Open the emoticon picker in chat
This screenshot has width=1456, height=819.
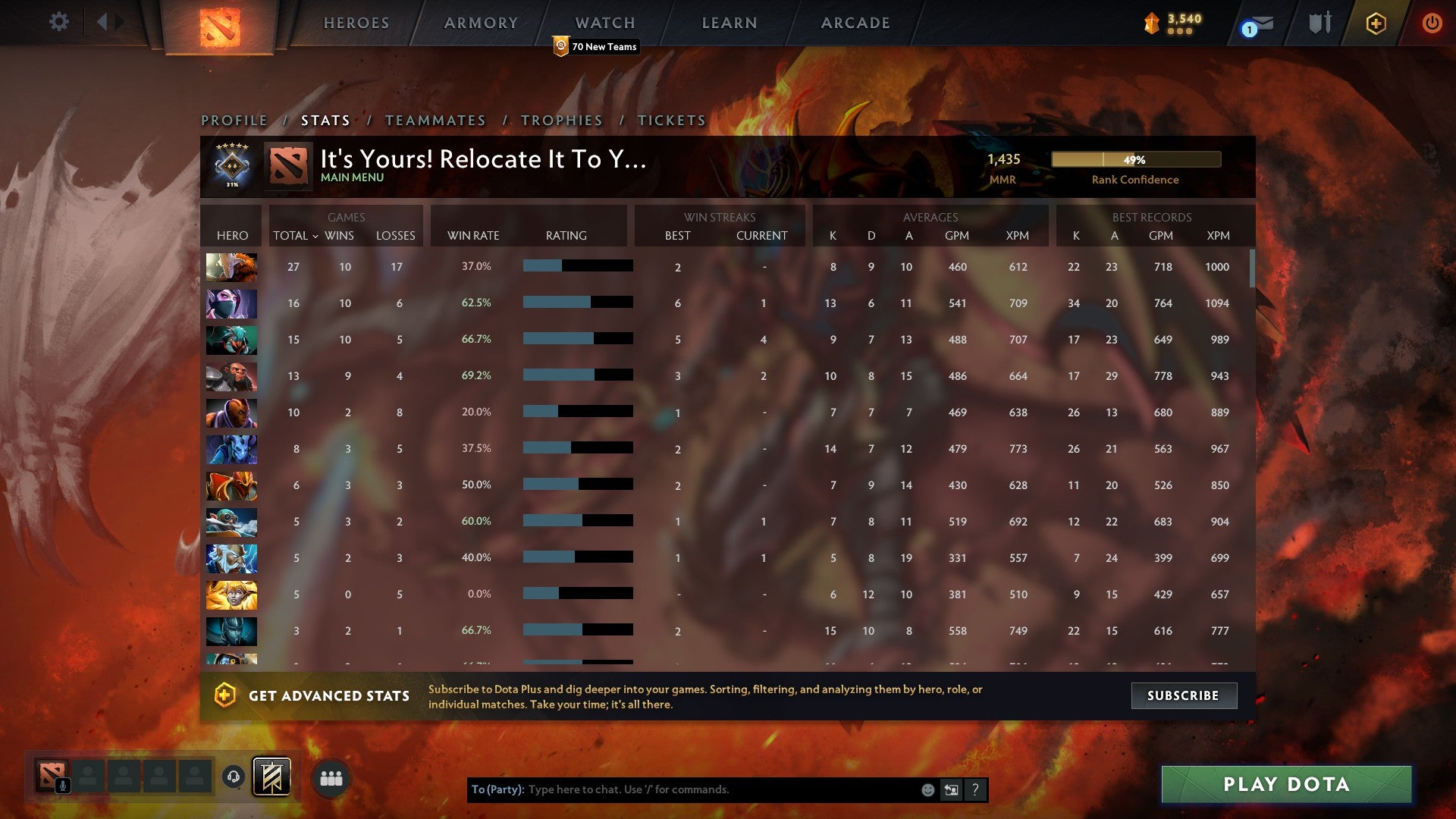click(927, 789)
